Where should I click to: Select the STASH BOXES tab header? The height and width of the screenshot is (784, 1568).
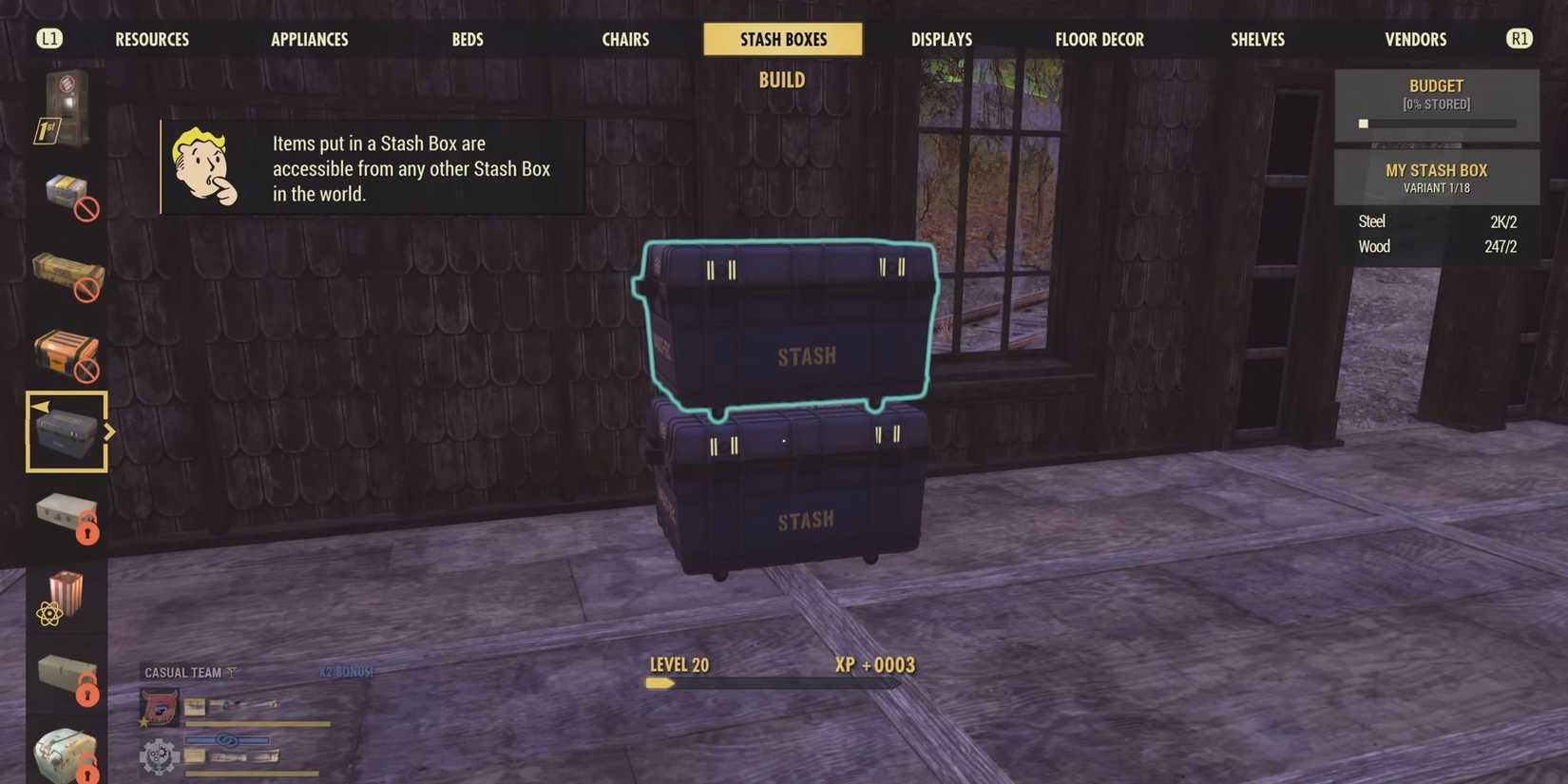click(x=782, y=39)
